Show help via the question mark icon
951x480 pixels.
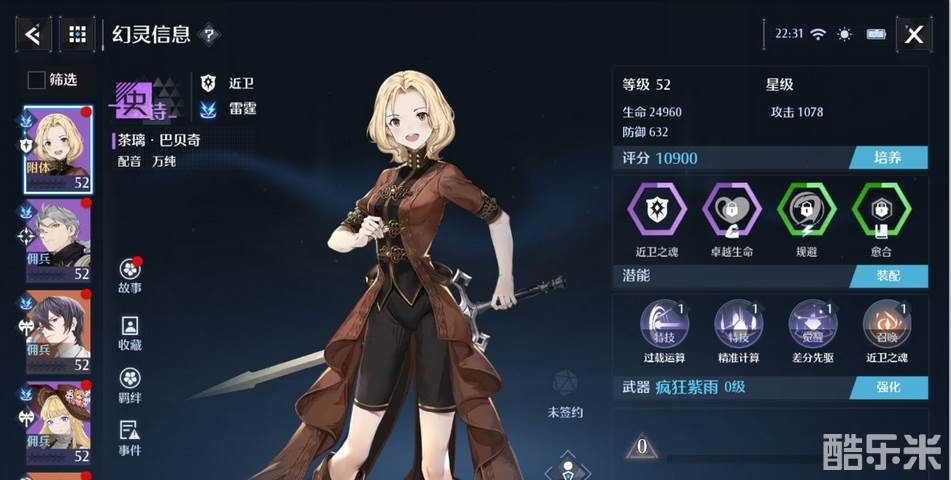209,35
